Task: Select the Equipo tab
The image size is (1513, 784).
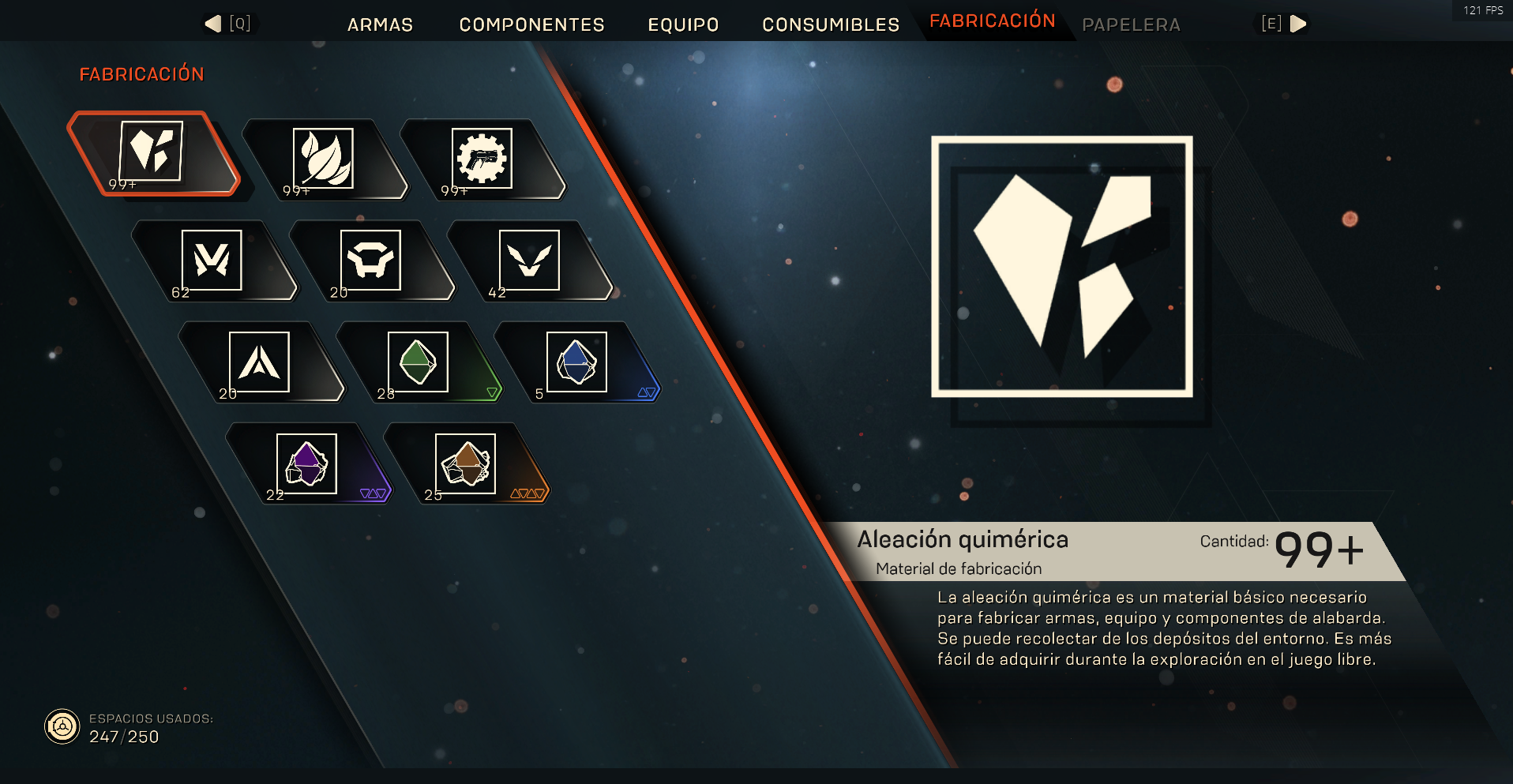Action: click(x=683, y=24)
